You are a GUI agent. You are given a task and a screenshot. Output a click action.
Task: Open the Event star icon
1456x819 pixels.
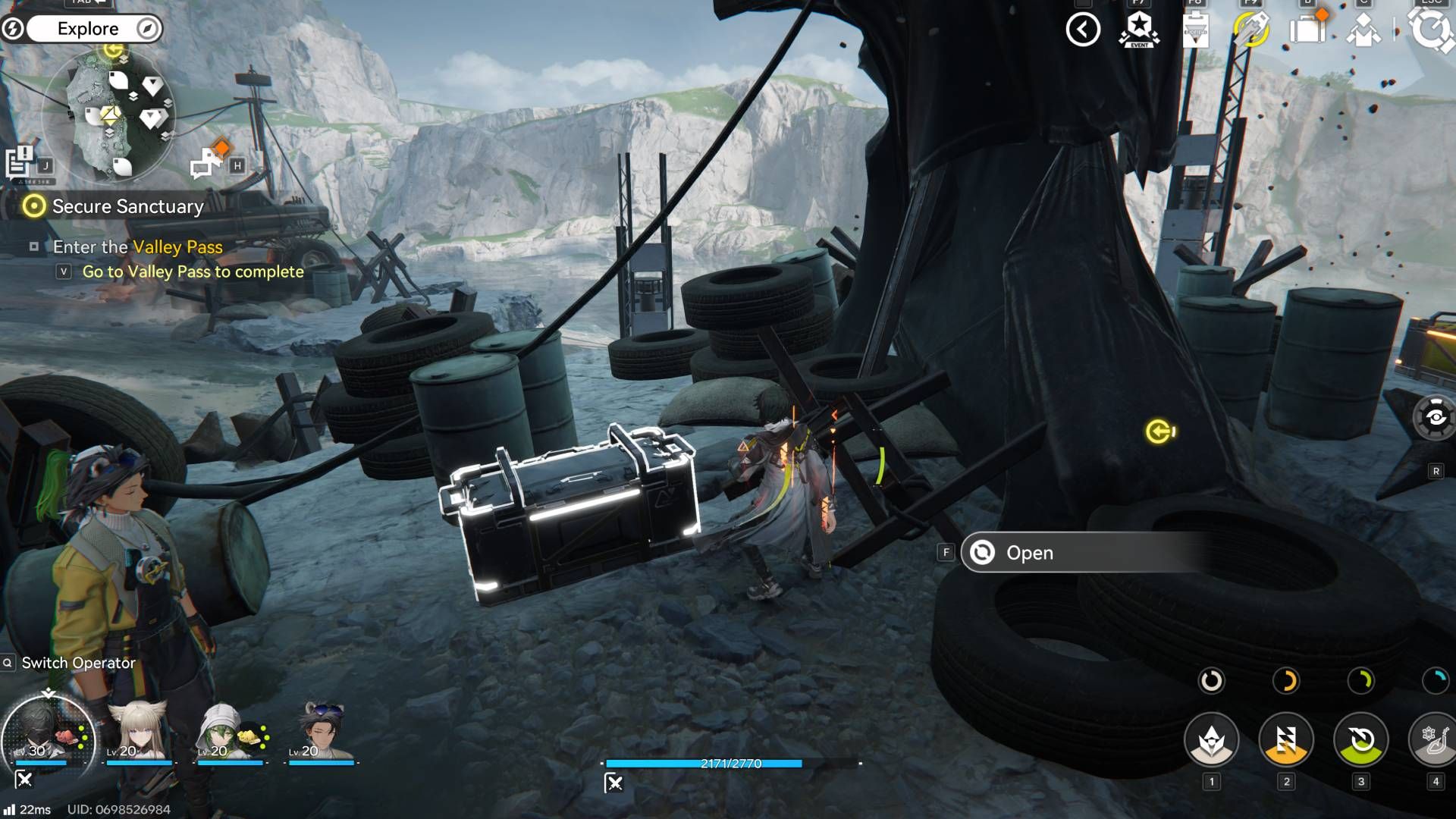click(x=1139, y=30)
